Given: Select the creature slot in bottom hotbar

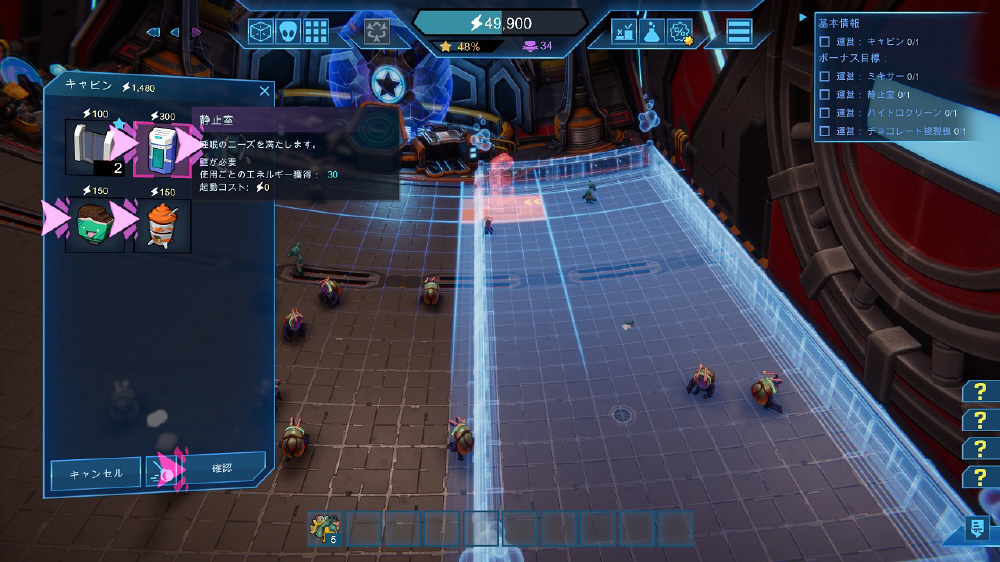Looking at the screenshot, I should (325, 528).
